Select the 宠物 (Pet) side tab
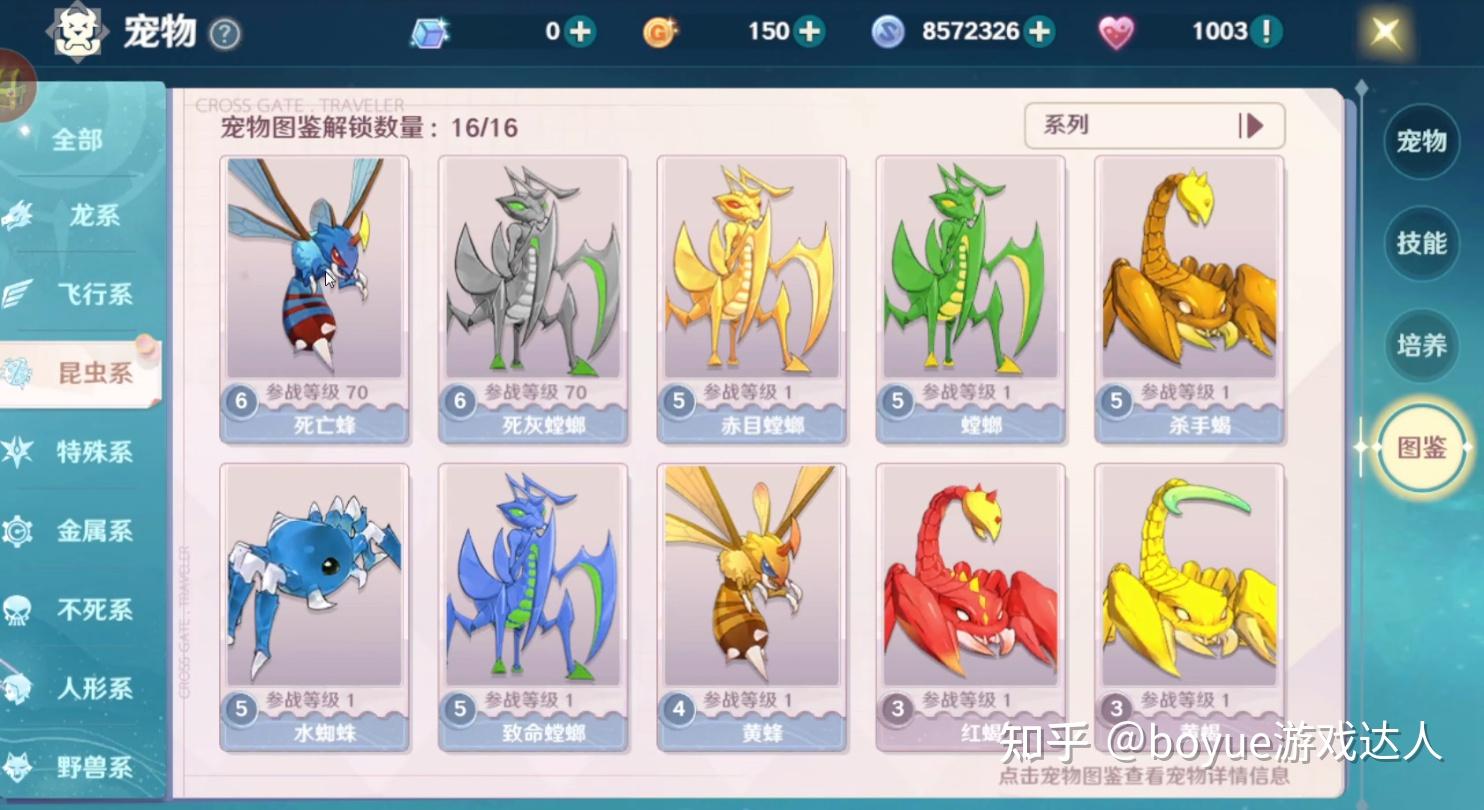Image resolution: width=1484 pixels, height=810 pixels. point(1421,141)
